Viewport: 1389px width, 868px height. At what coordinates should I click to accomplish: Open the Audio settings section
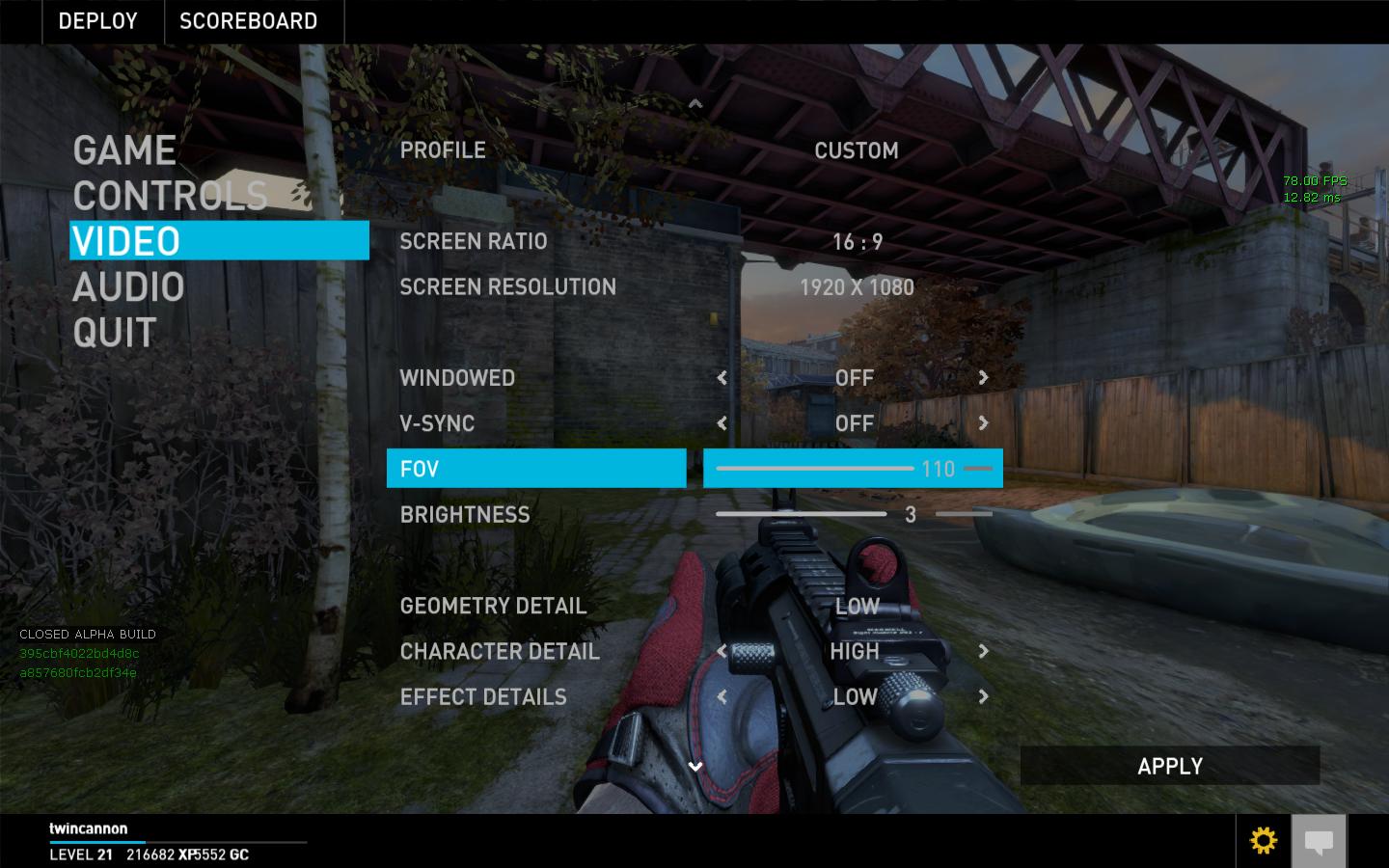pyautogui.click(x=128, y=287)
